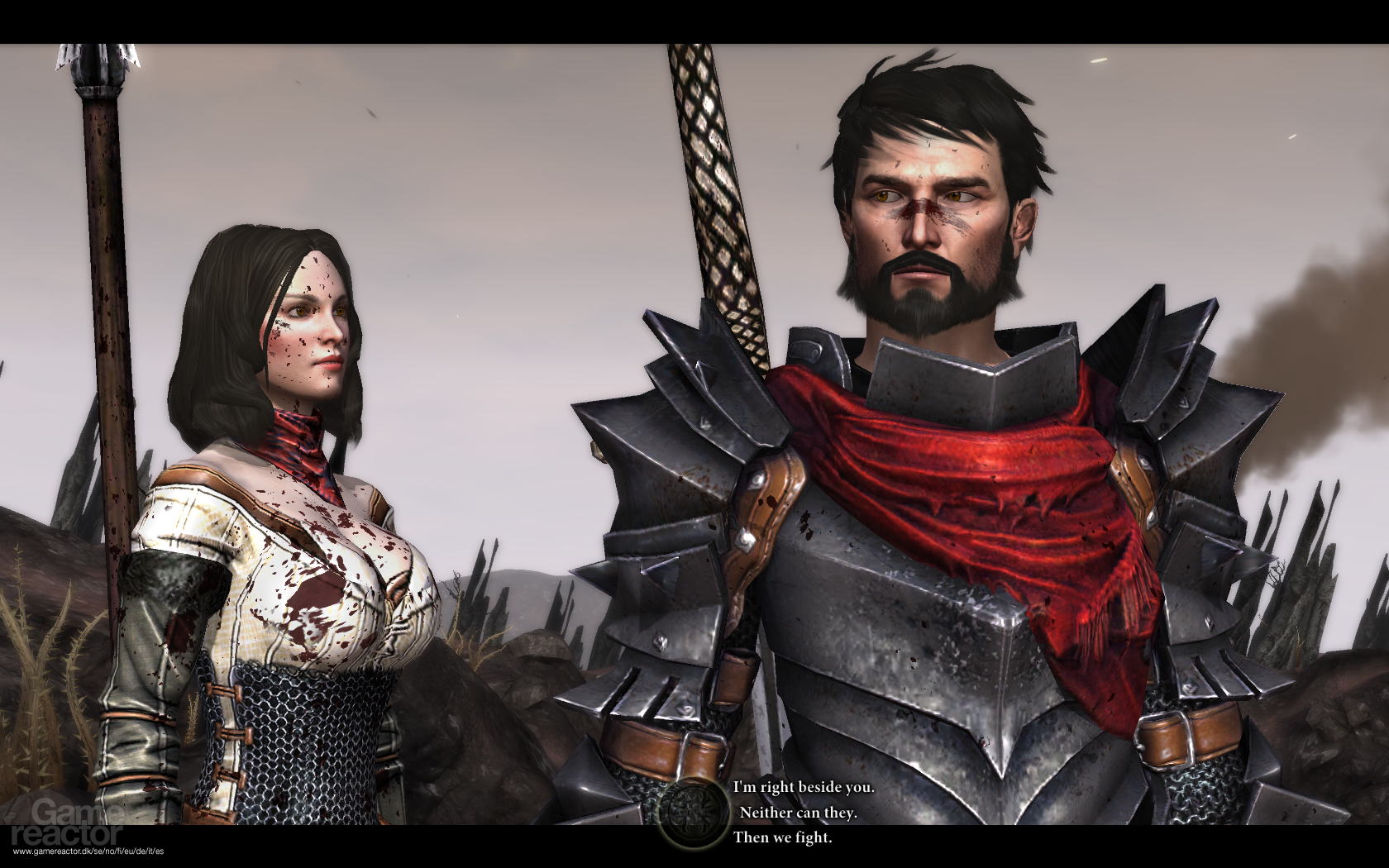Click Hawke's bearded face
The image size is (1389, 868).
tap(926, 240)
